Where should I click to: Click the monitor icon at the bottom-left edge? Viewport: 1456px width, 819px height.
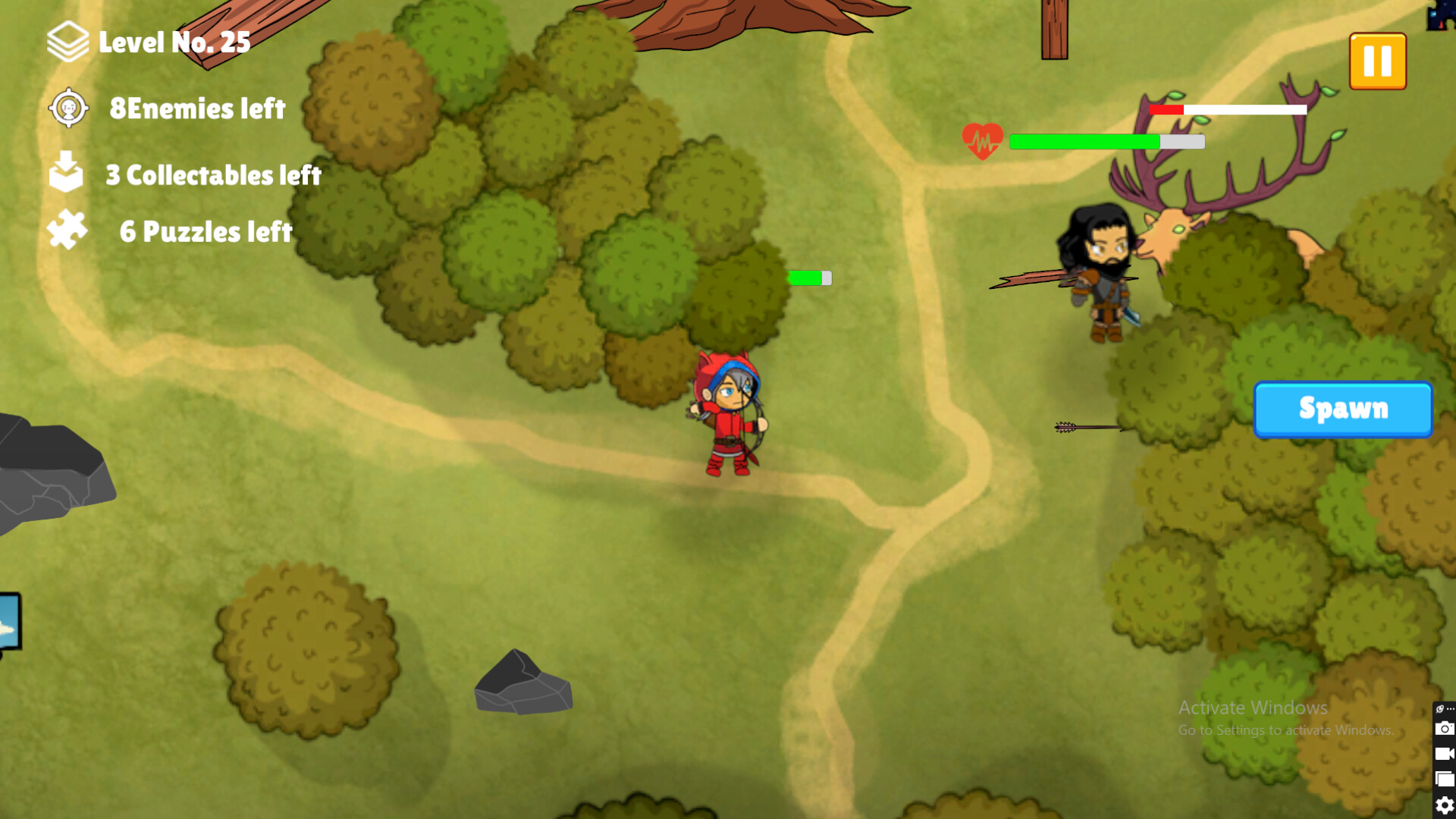[x=6, y=622]
